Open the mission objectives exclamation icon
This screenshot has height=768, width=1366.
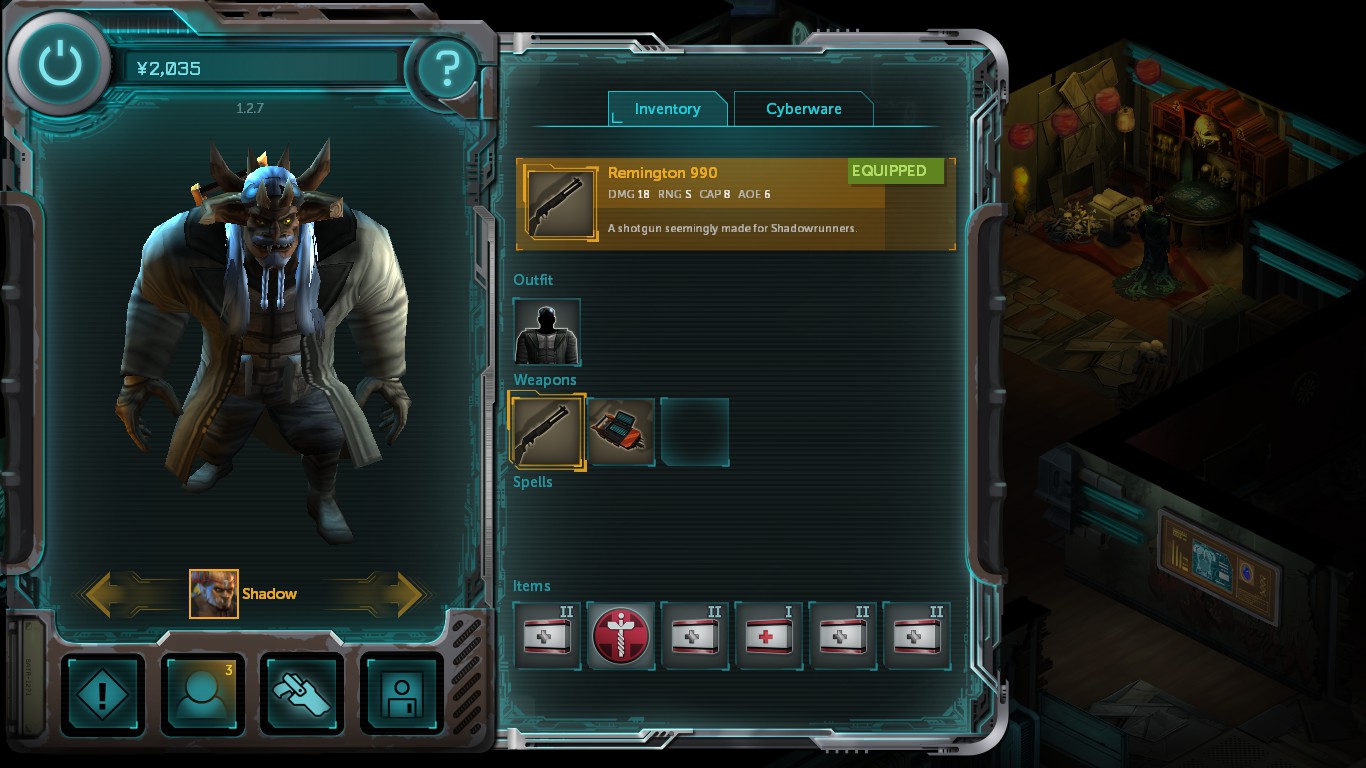pyautogui.click(x=103, y=694)
